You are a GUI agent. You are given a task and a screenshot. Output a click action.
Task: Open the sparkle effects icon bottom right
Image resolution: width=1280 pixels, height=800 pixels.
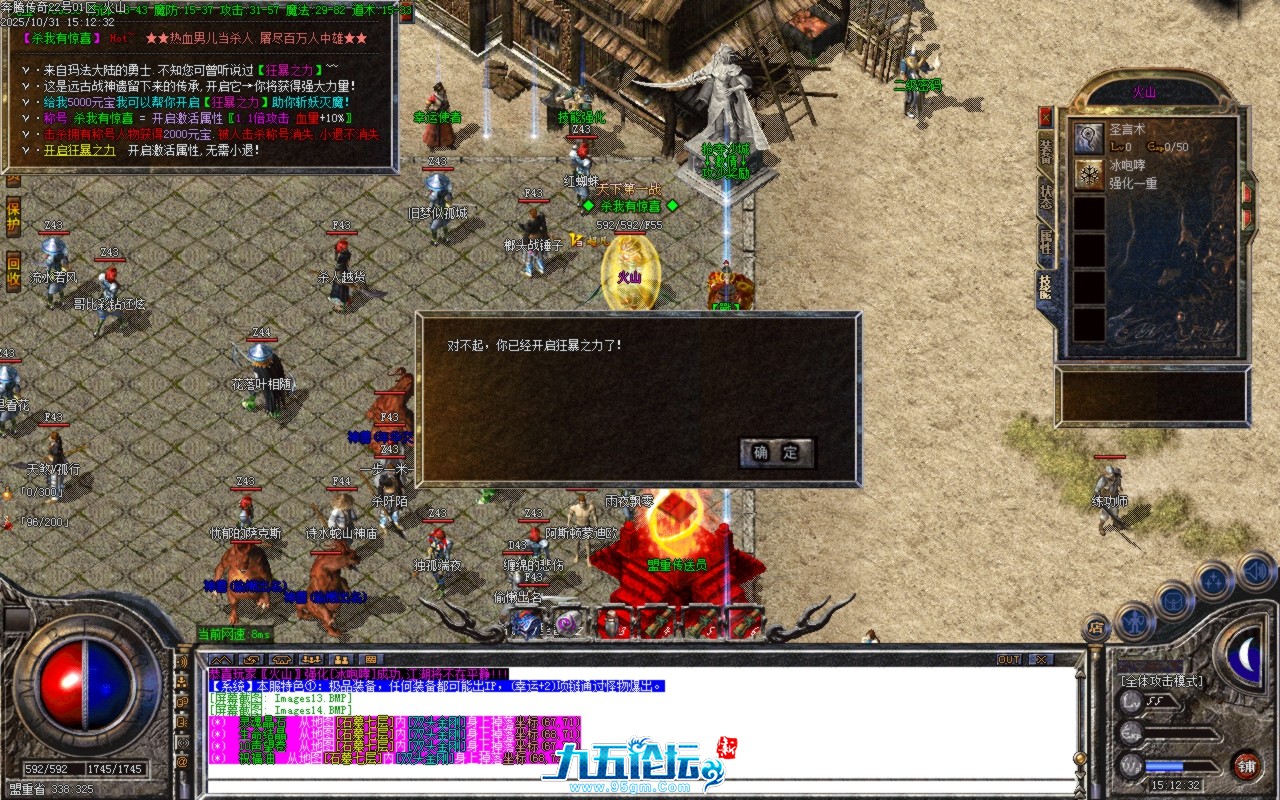point(1214,578)
